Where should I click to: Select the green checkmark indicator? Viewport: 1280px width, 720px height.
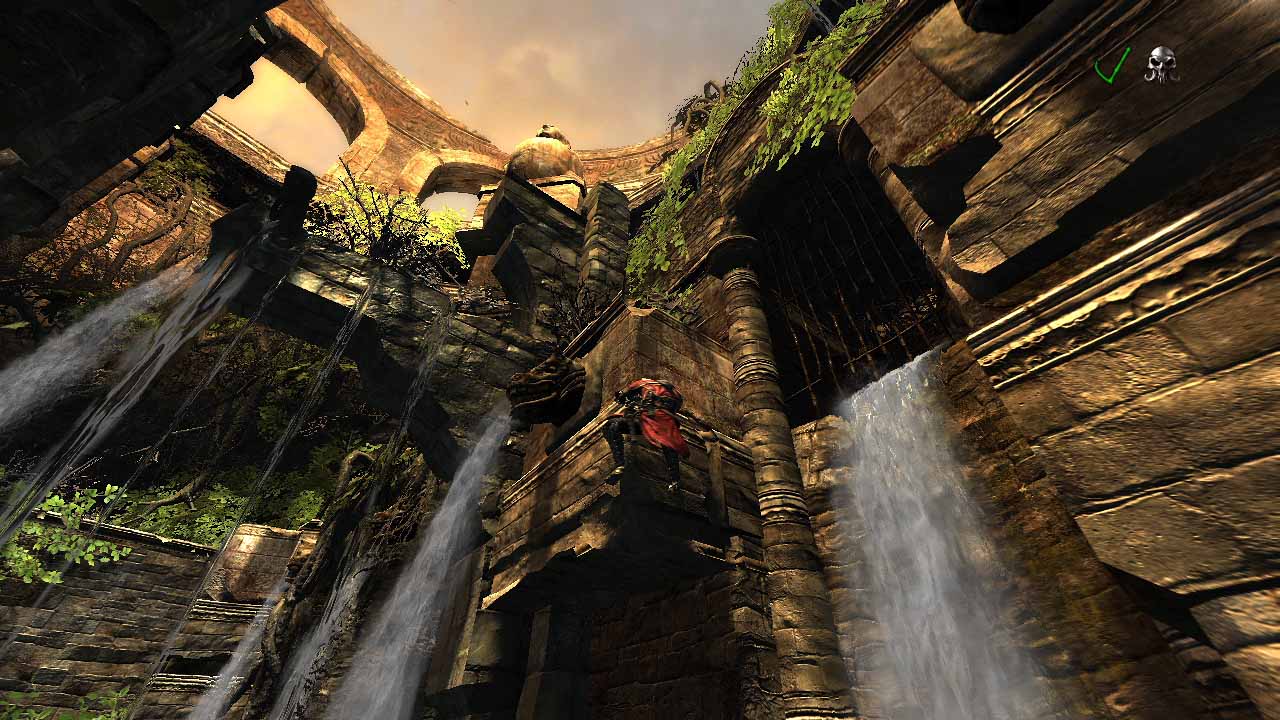pos(1112,66)
